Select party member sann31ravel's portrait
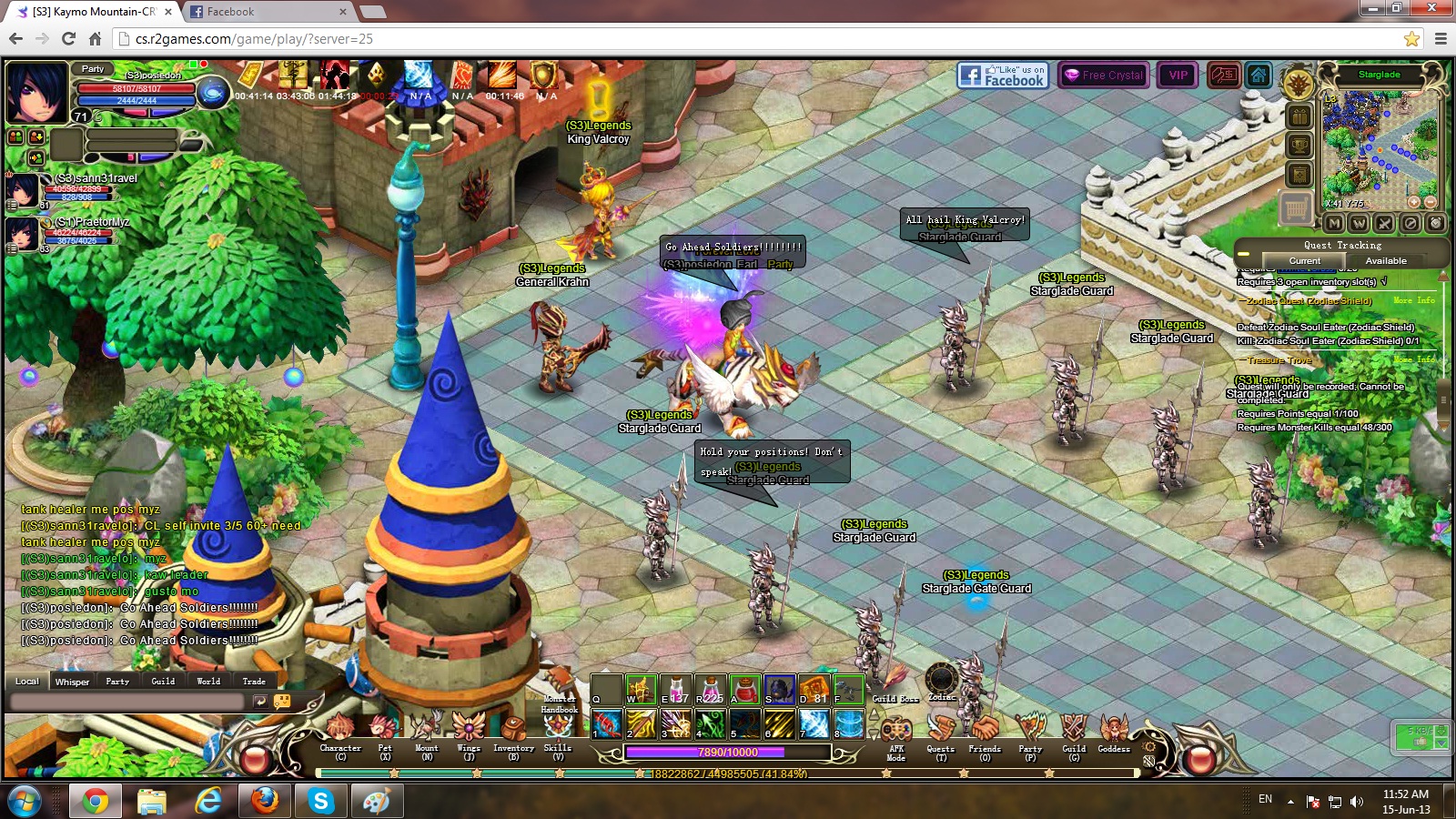 tap(22, 192)
